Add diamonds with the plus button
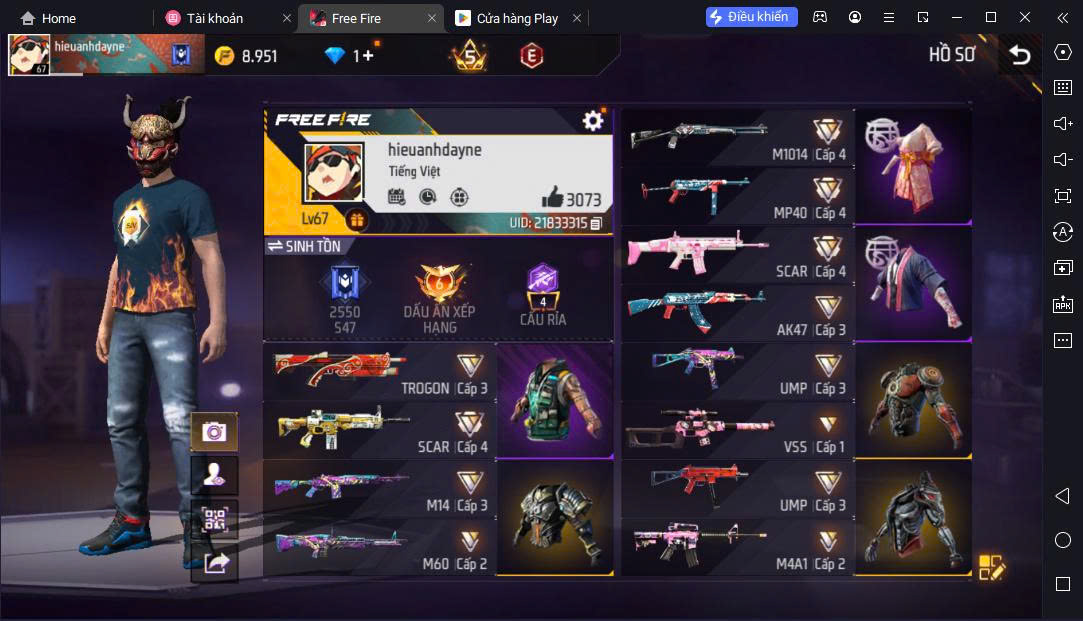The width and height of the screenshot is (1083, 621). tap(367, 56)
